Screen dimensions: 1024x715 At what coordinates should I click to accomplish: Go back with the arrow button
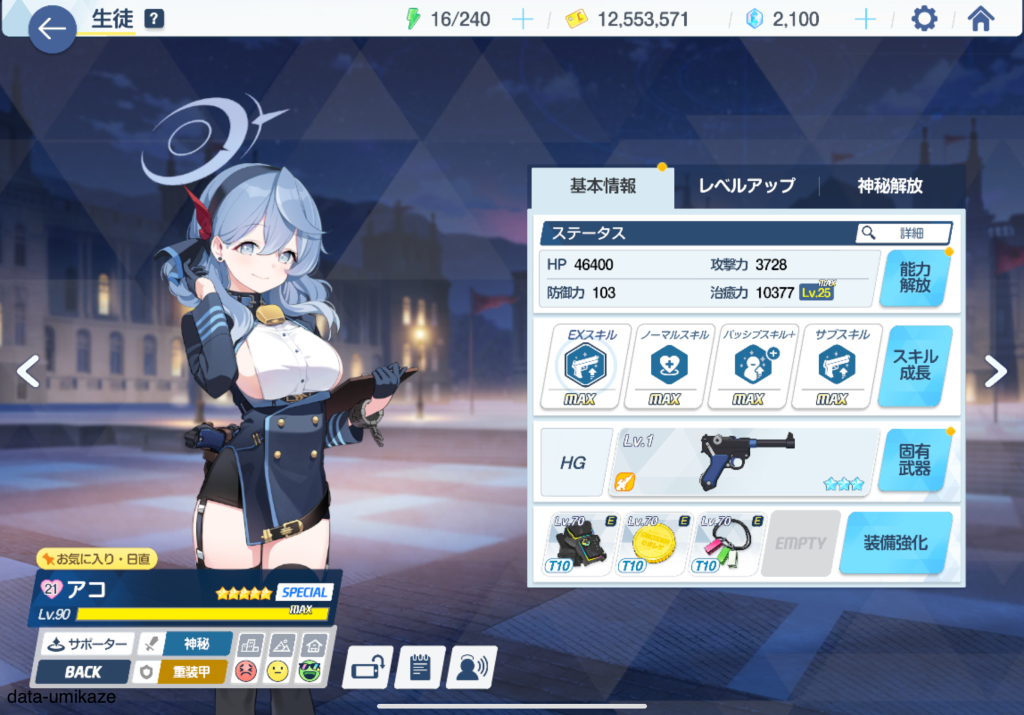point(51,29)
